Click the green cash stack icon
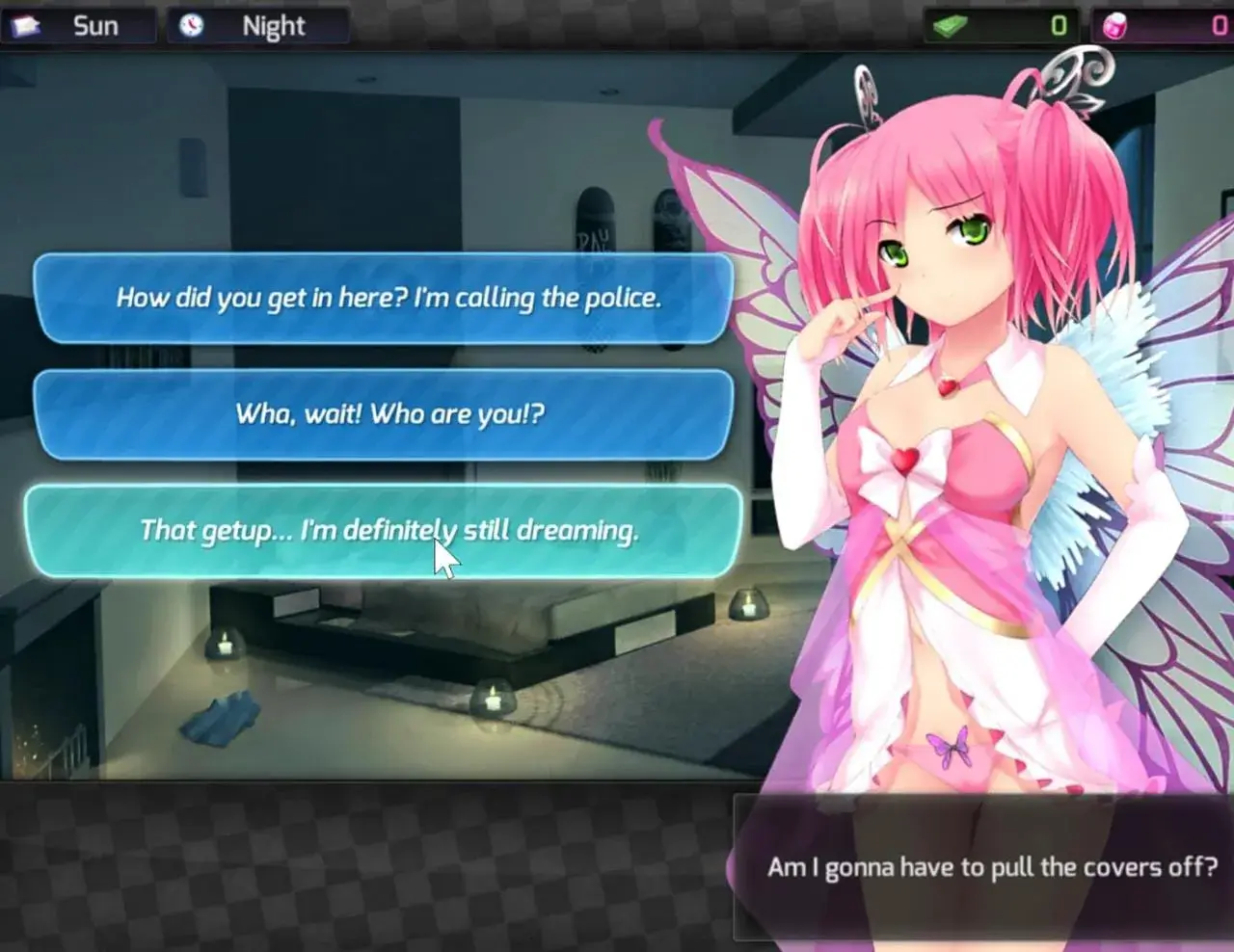The image size is (1234, 952). coord(950,25)
